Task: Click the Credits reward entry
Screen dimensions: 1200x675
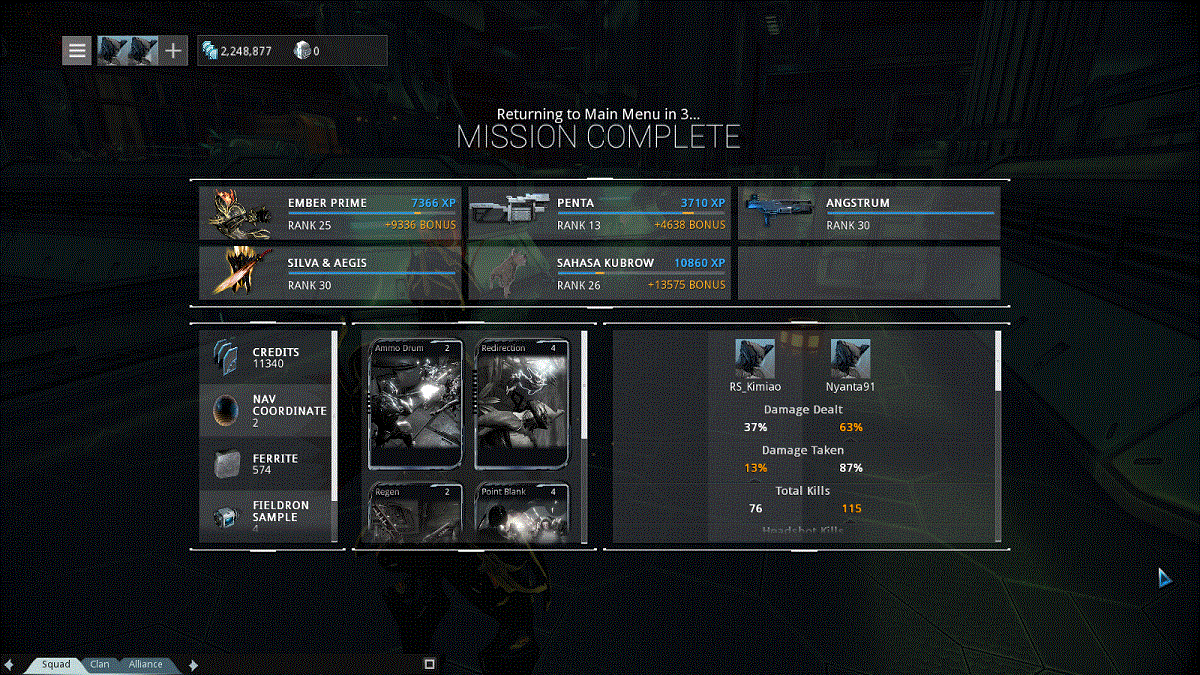Action: [266, 358]
